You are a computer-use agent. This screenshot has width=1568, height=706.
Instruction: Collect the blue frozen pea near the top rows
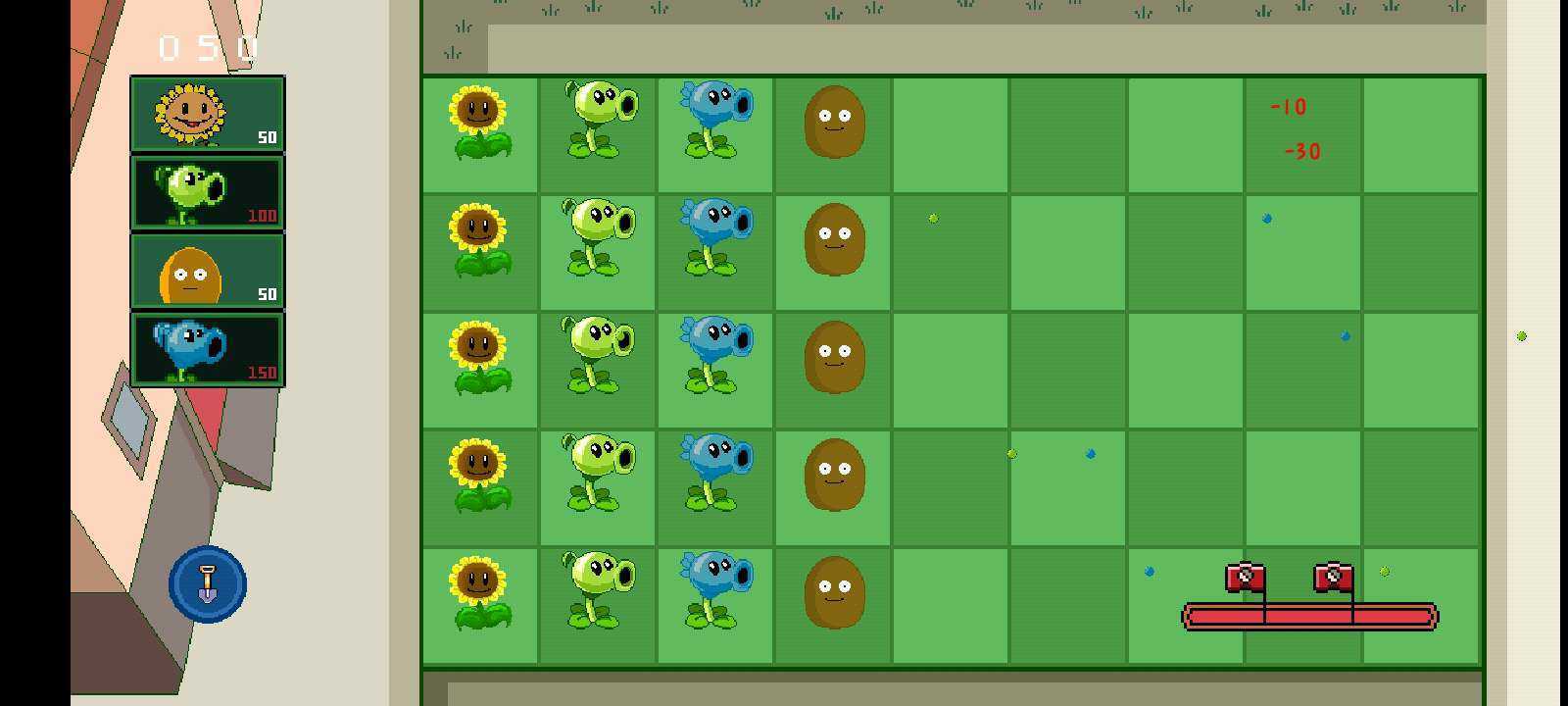pyautogui.click(x=1266, y=220)
